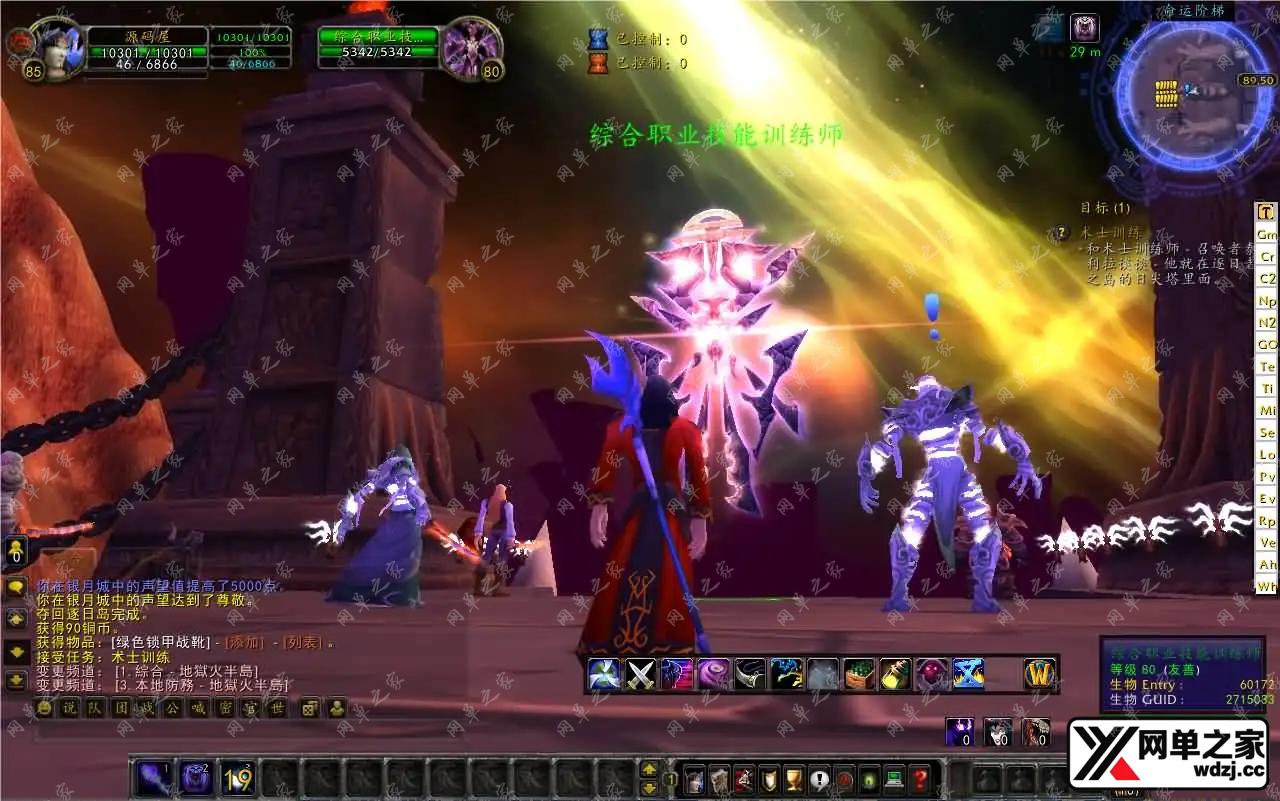Click the dice roll chat button
This screenshot has height=801, width=1280.
pyautogui.click(x=310, y=708)
